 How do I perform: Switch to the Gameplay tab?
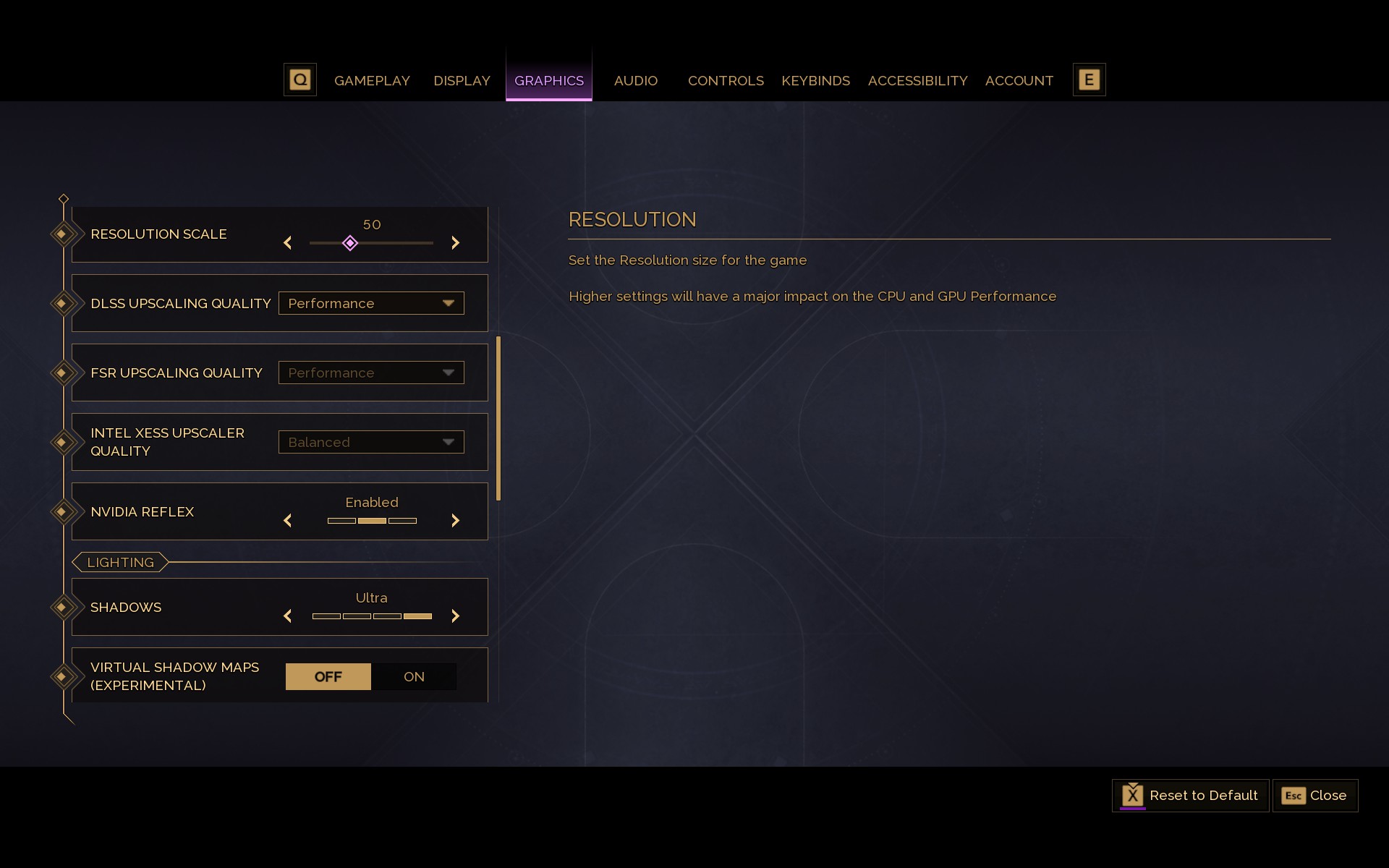(x=372, y=80)
